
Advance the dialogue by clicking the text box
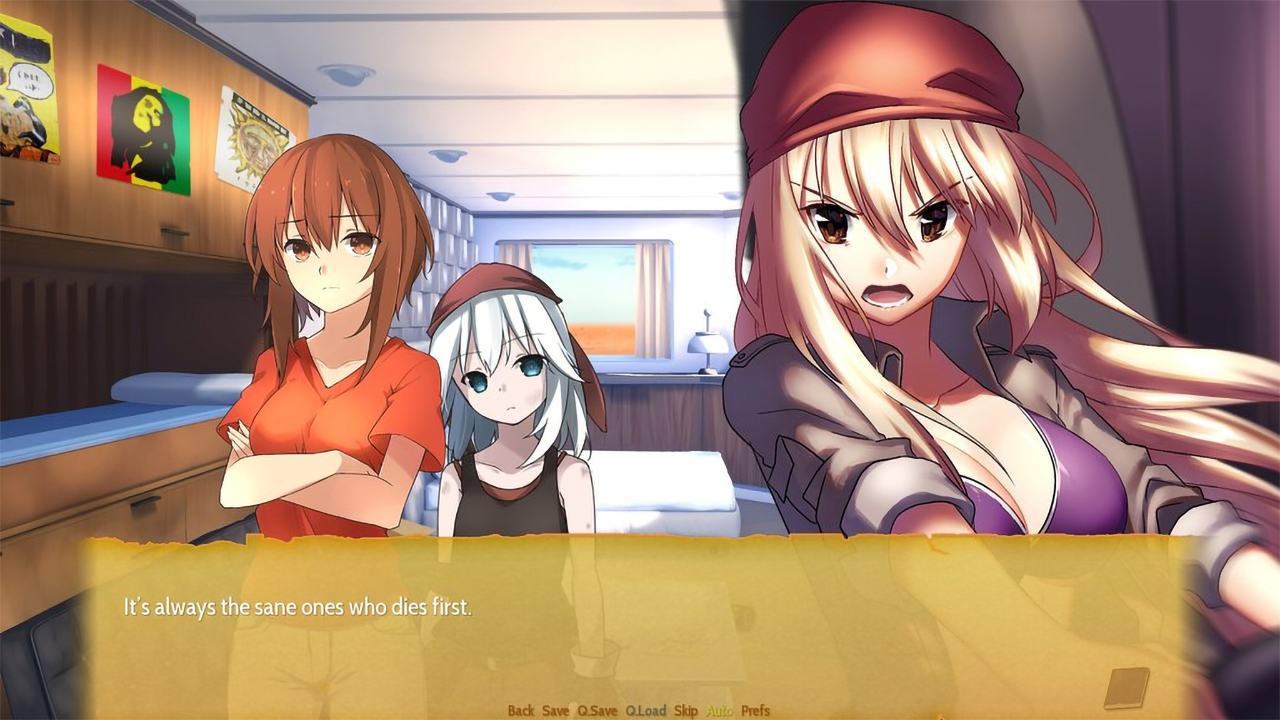[640, 620]
